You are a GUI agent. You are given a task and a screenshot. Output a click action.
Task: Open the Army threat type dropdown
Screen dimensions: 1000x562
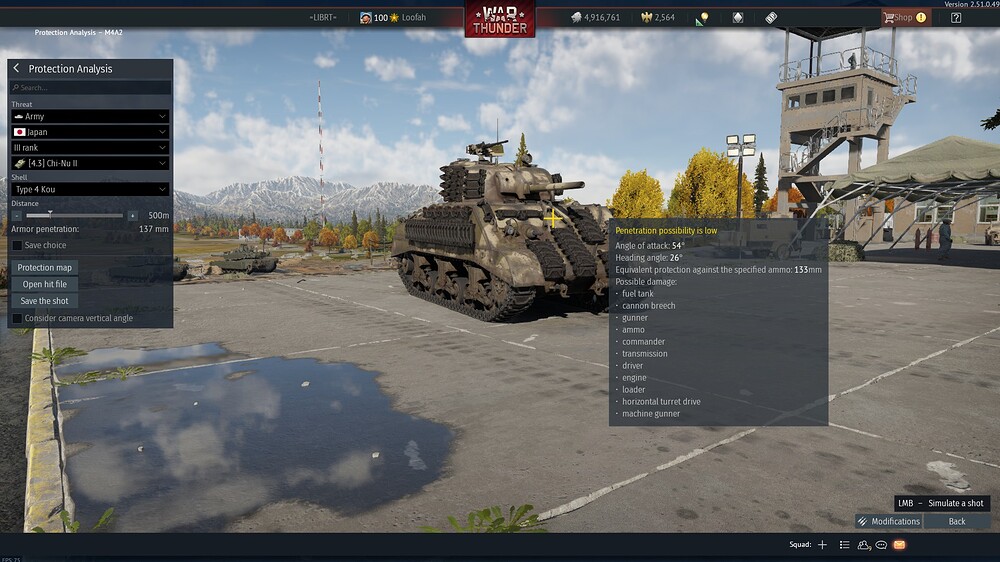[x=90, y=117]
